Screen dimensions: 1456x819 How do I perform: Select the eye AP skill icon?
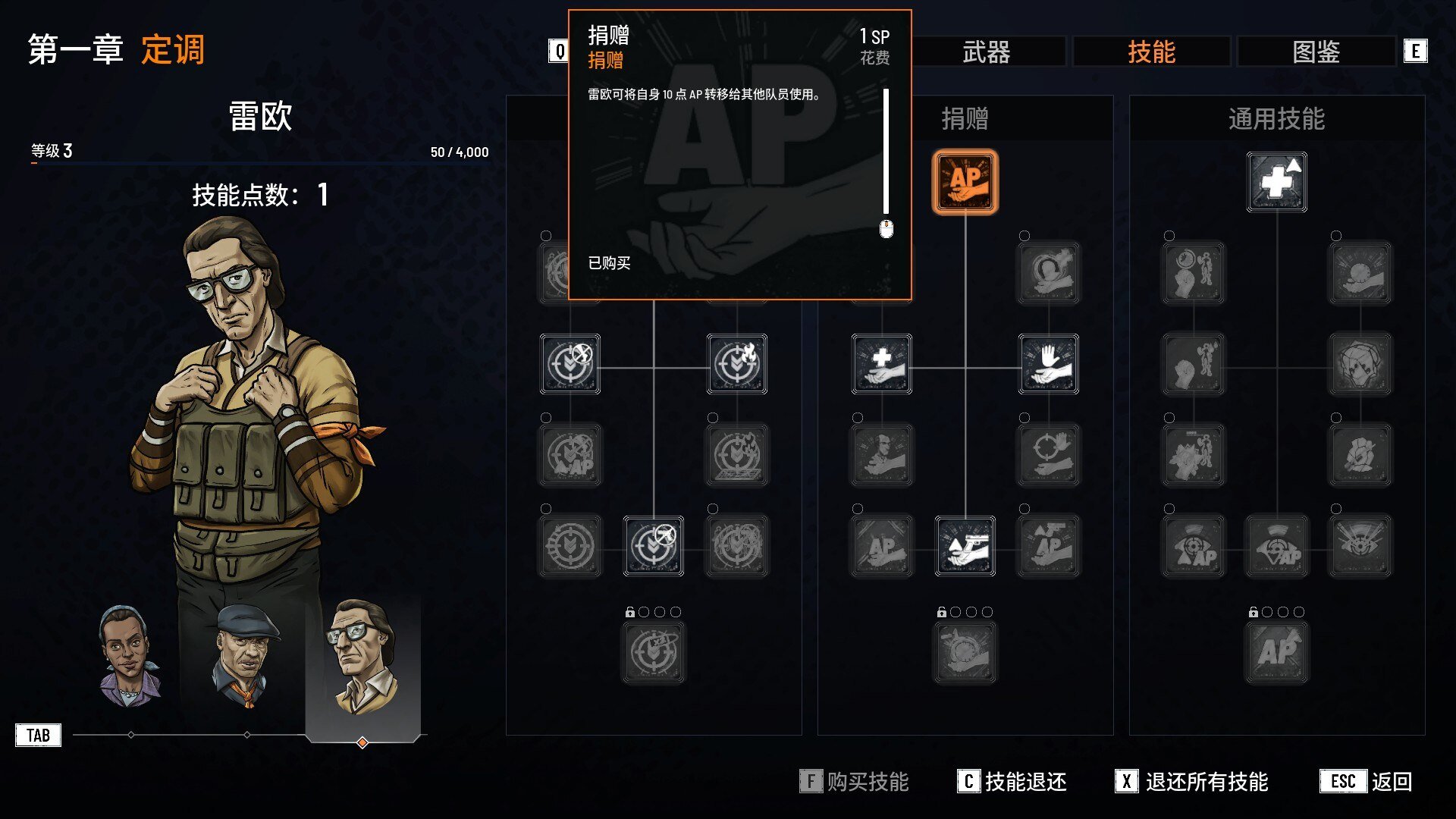(1193, 546)
